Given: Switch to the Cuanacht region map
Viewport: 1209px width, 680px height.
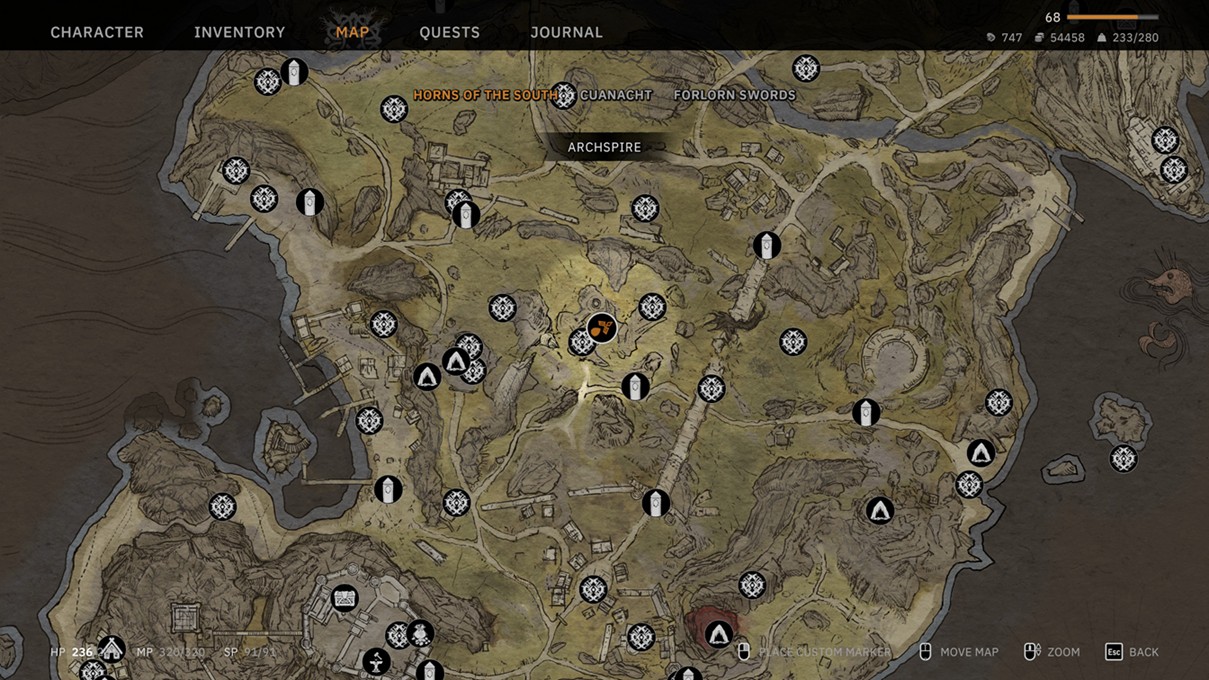Looking at the screenshot, I should [x=616, y=95].
